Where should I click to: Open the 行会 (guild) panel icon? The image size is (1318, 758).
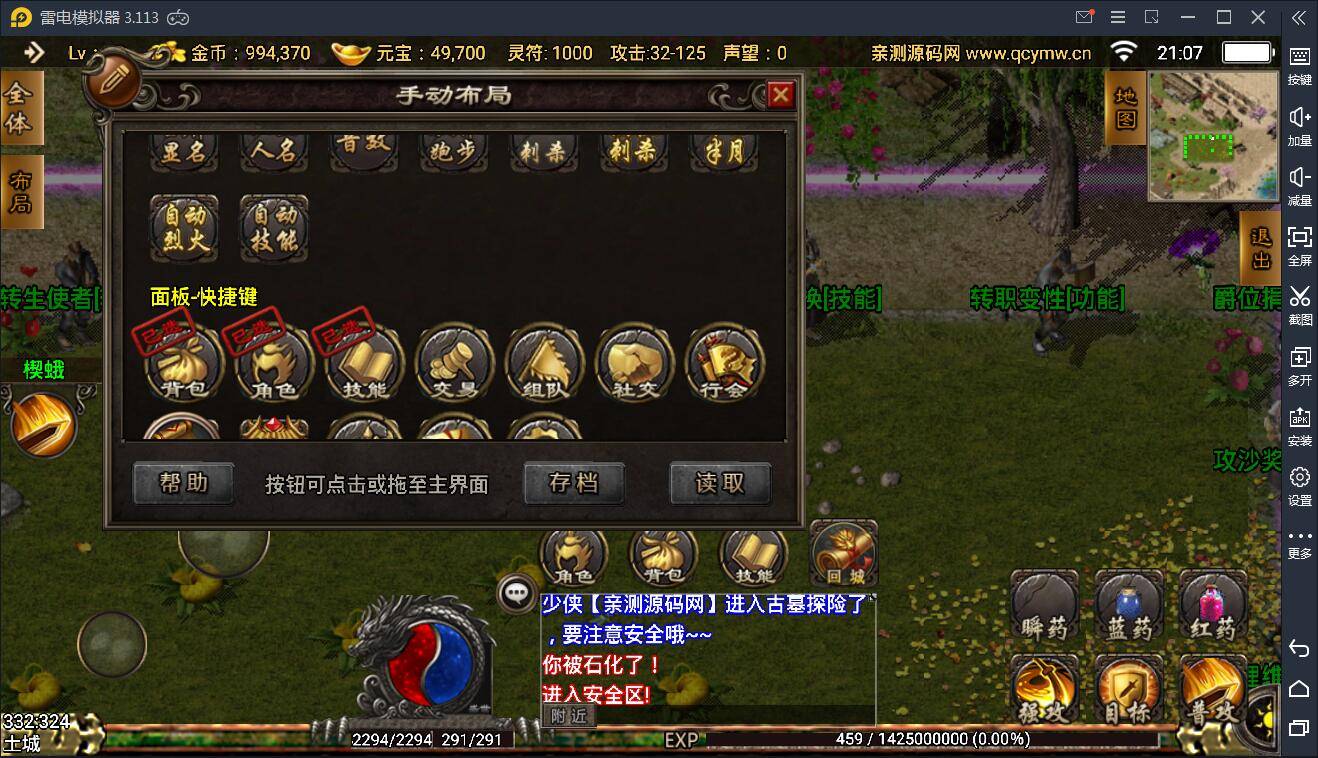723,365
